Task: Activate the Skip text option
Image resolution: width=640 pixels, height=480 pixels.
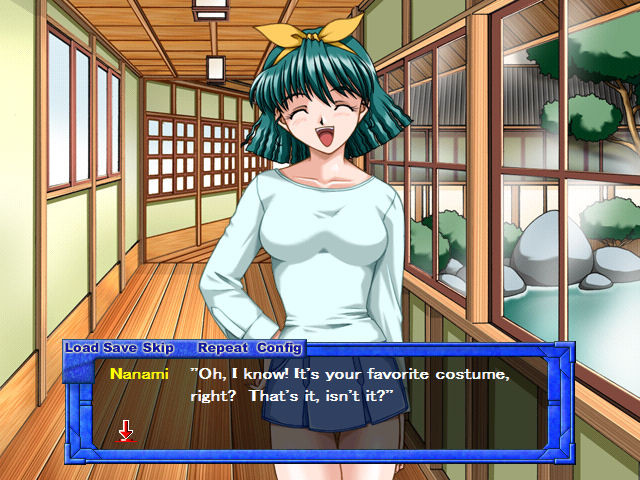Action: click(158, 348)
